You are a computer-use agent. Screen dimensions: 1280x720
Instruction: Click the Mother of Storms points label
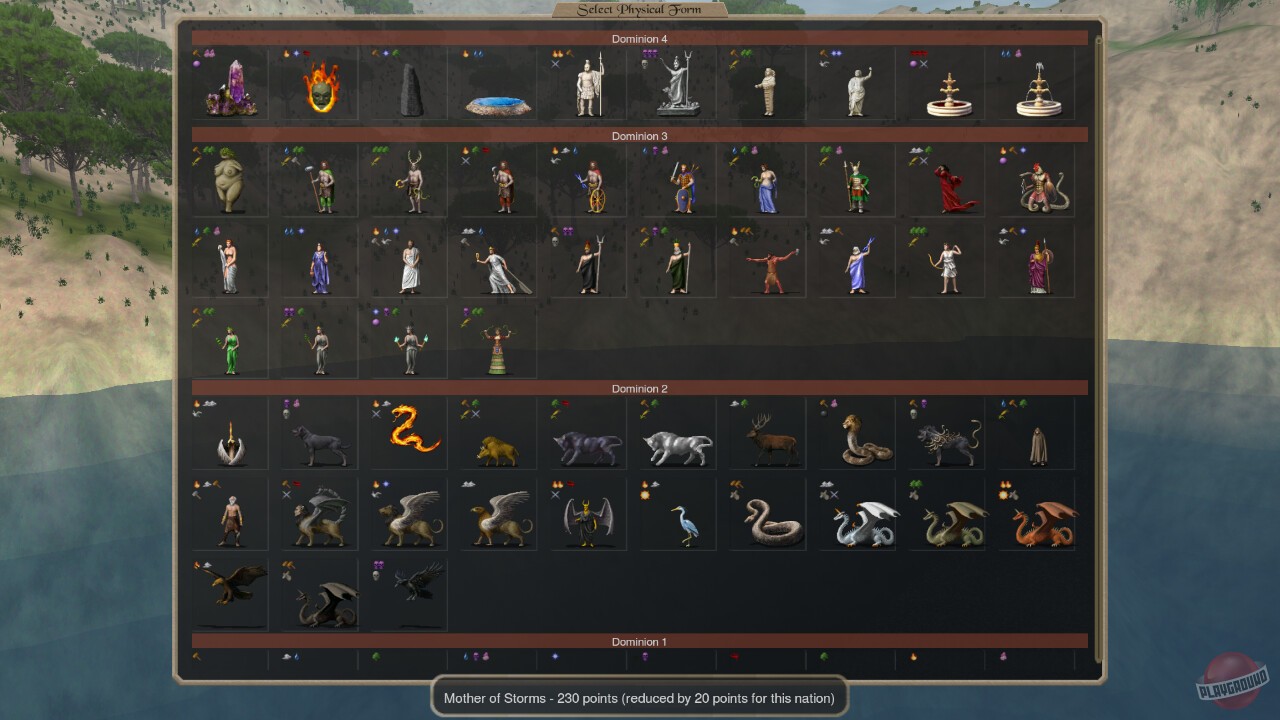pyautogui.click(x=639, y=698)
